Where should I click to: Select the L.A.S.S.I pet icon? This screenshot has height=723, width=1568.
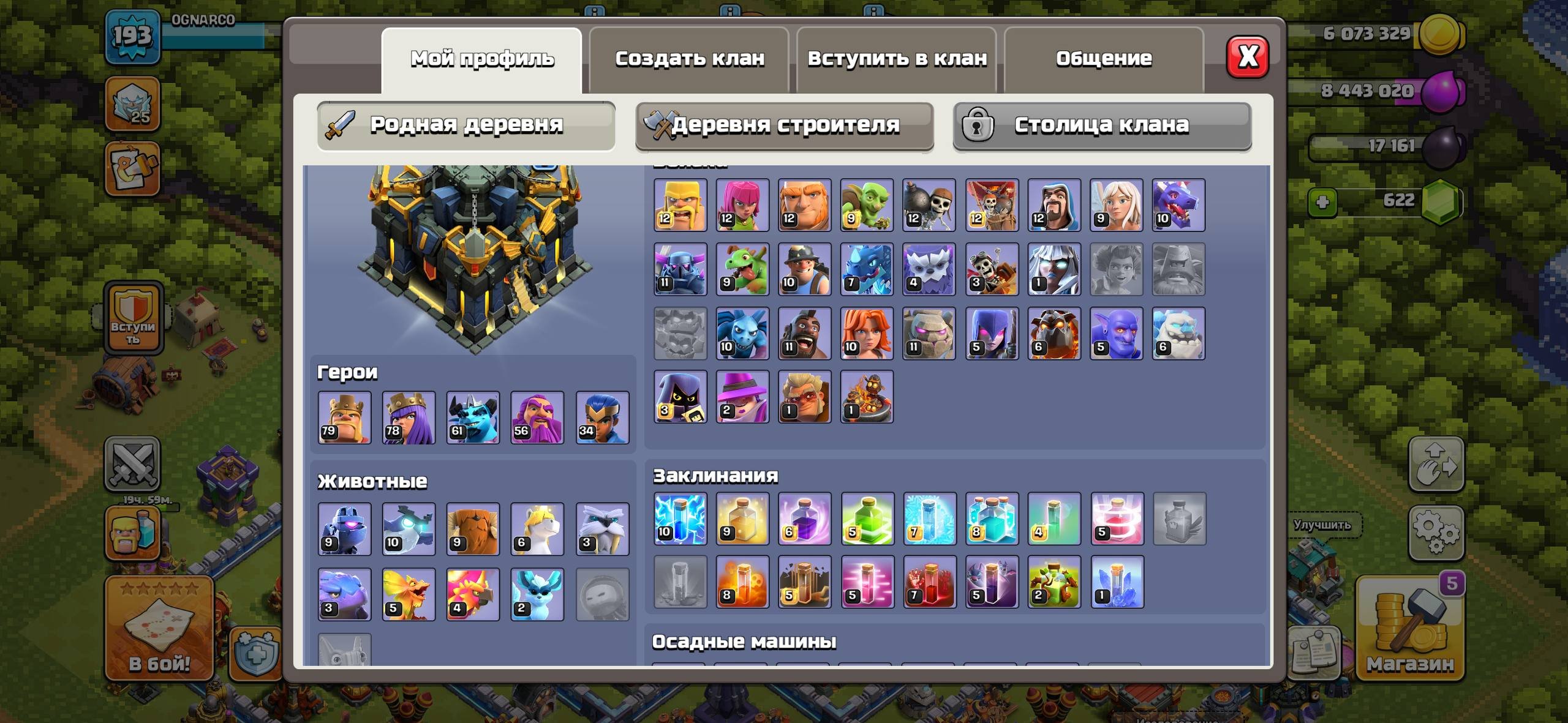point(346,530)
